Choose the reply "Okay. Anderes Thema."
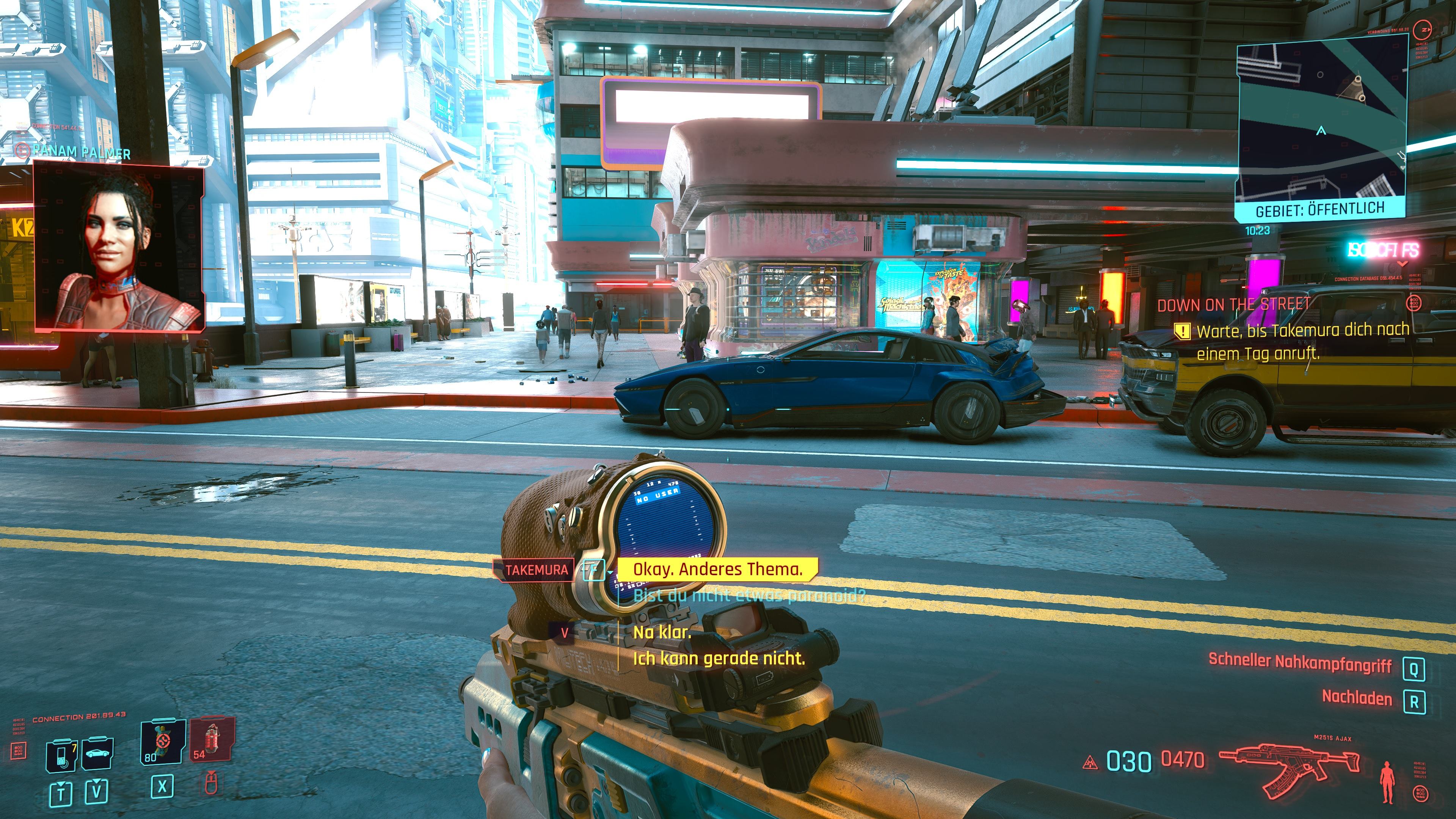Viewport: 1456px width, 819px height. click(717, 569)
